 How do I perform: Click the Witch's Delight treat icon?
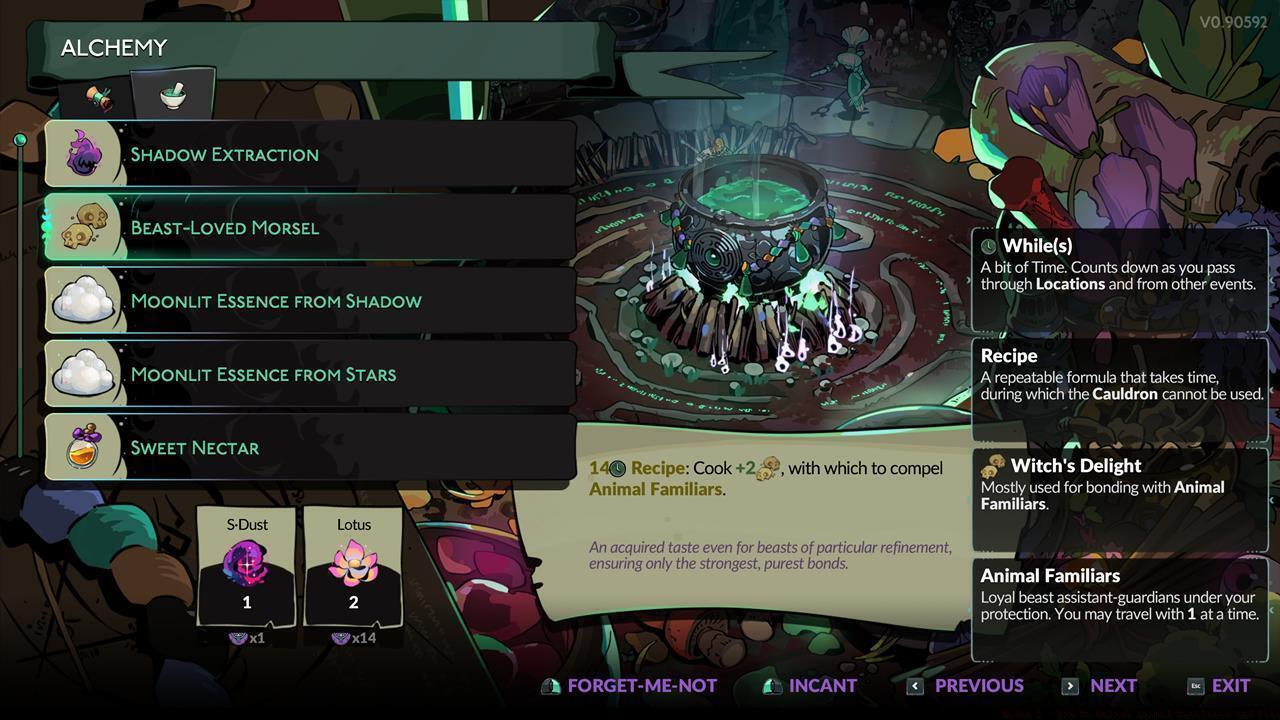click(x=994, y=466)
